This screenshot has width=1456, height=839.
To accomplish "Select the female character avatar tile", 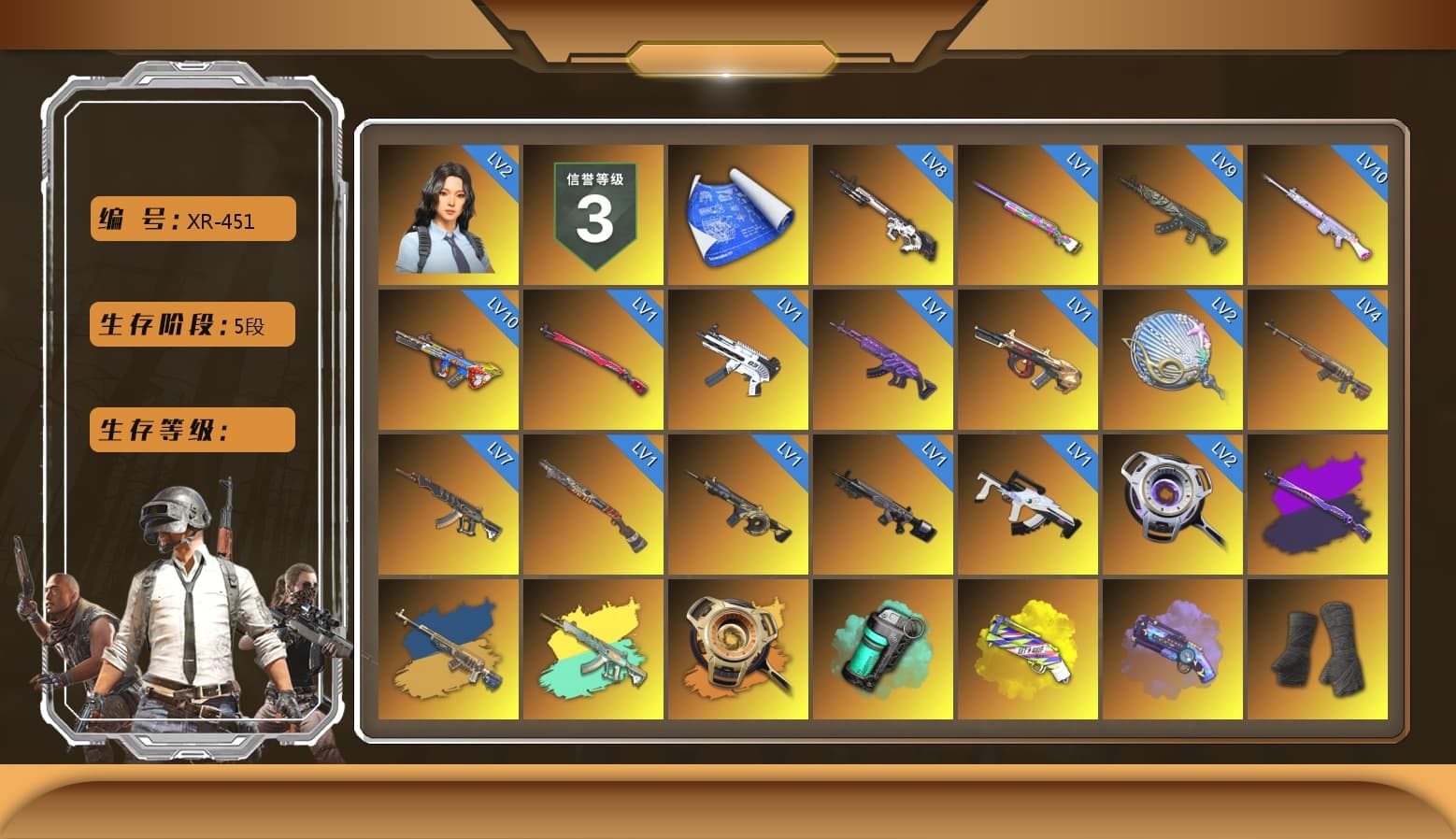I will [449, 215].
